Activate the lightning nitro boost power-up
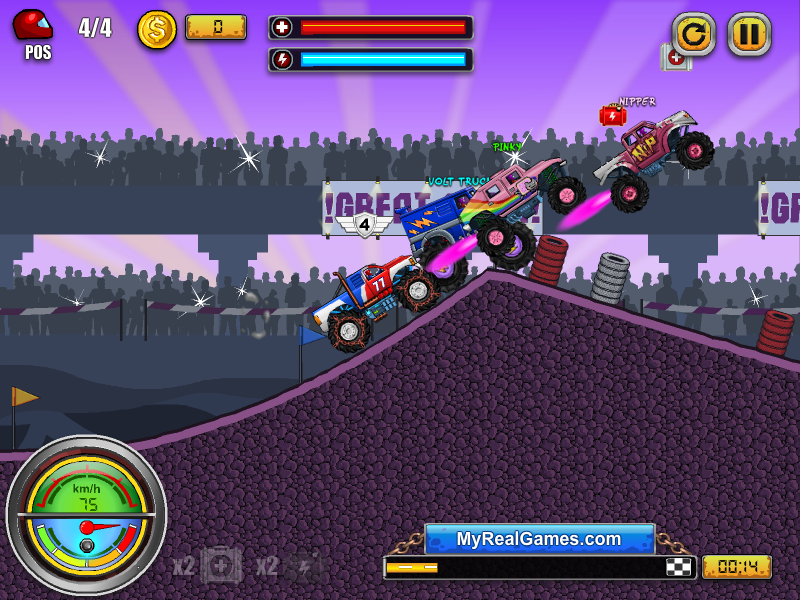Viewport: 800px width, 600px height. (303, 566)
